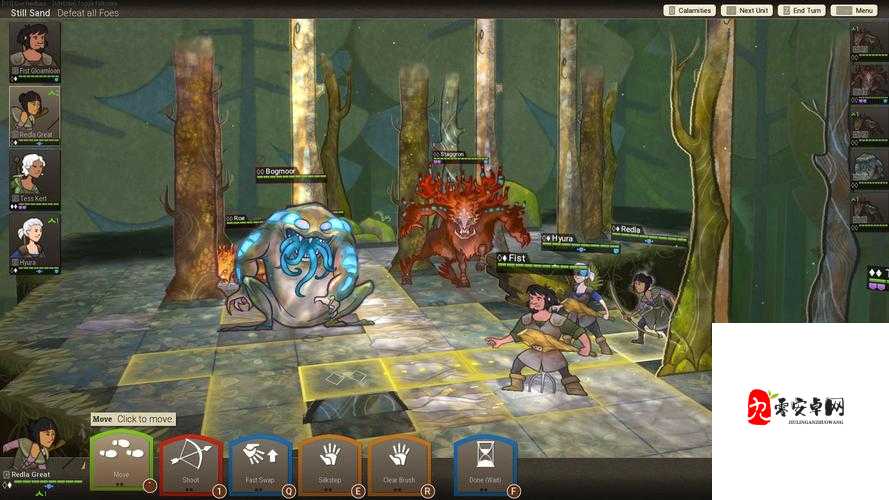The width and height of the screenshot is (889, 500).
Task: Select the Bogmoor enemy portrait in turn list
Action: coord(868,166)
